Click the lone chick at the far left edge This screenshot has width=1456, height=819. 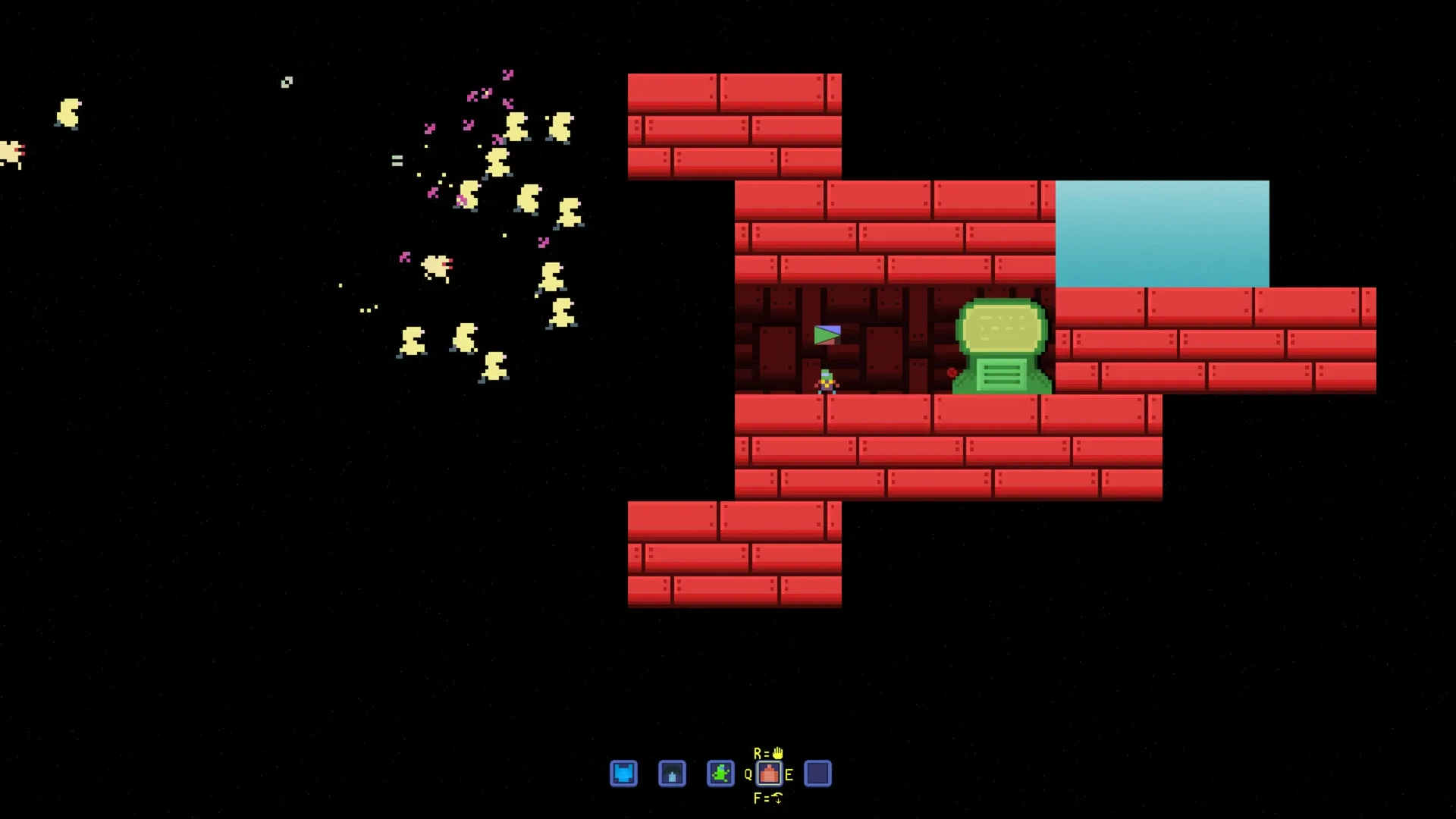68,114
